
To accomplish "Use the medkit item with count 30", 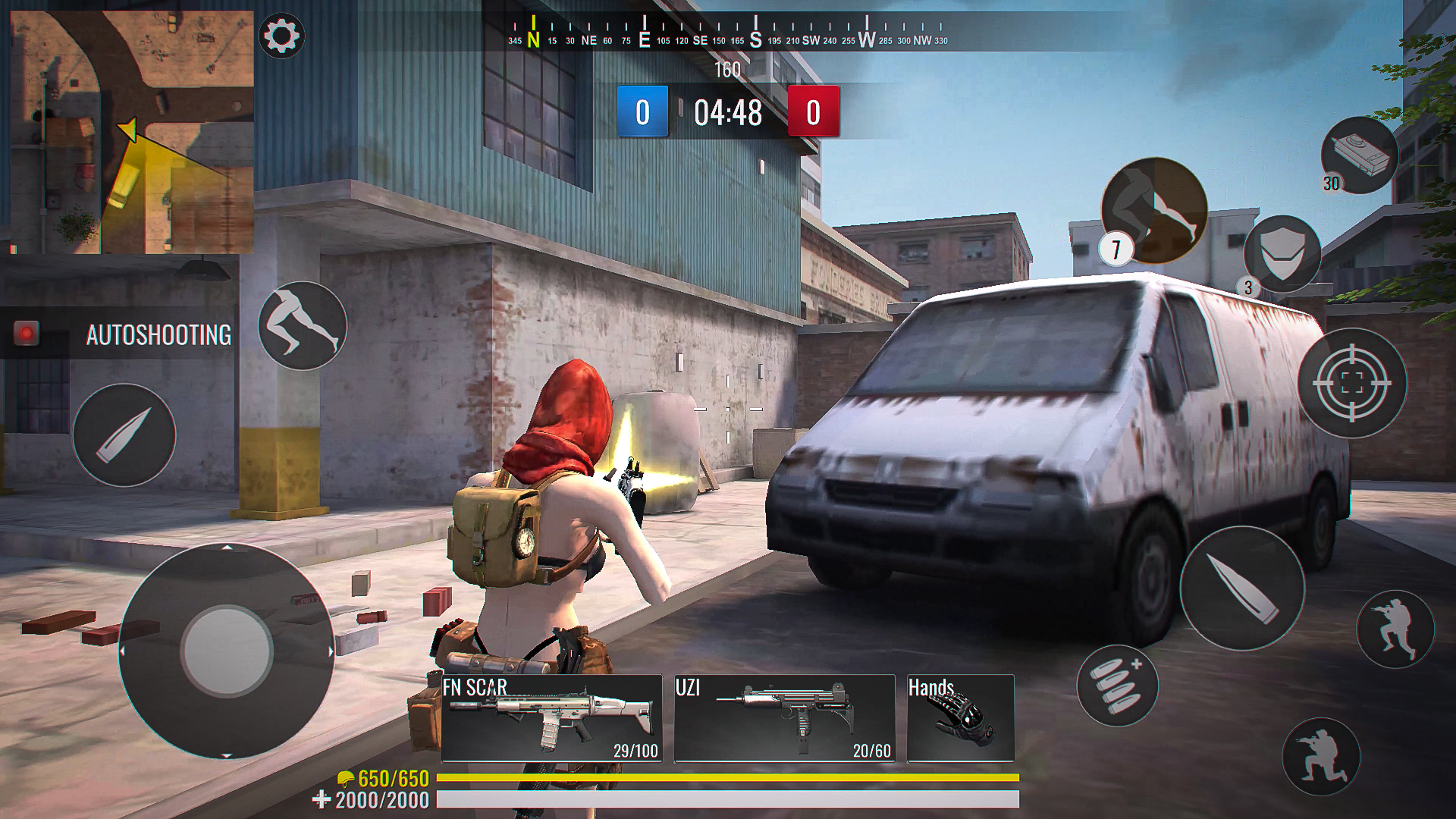I will [1359, 155].
